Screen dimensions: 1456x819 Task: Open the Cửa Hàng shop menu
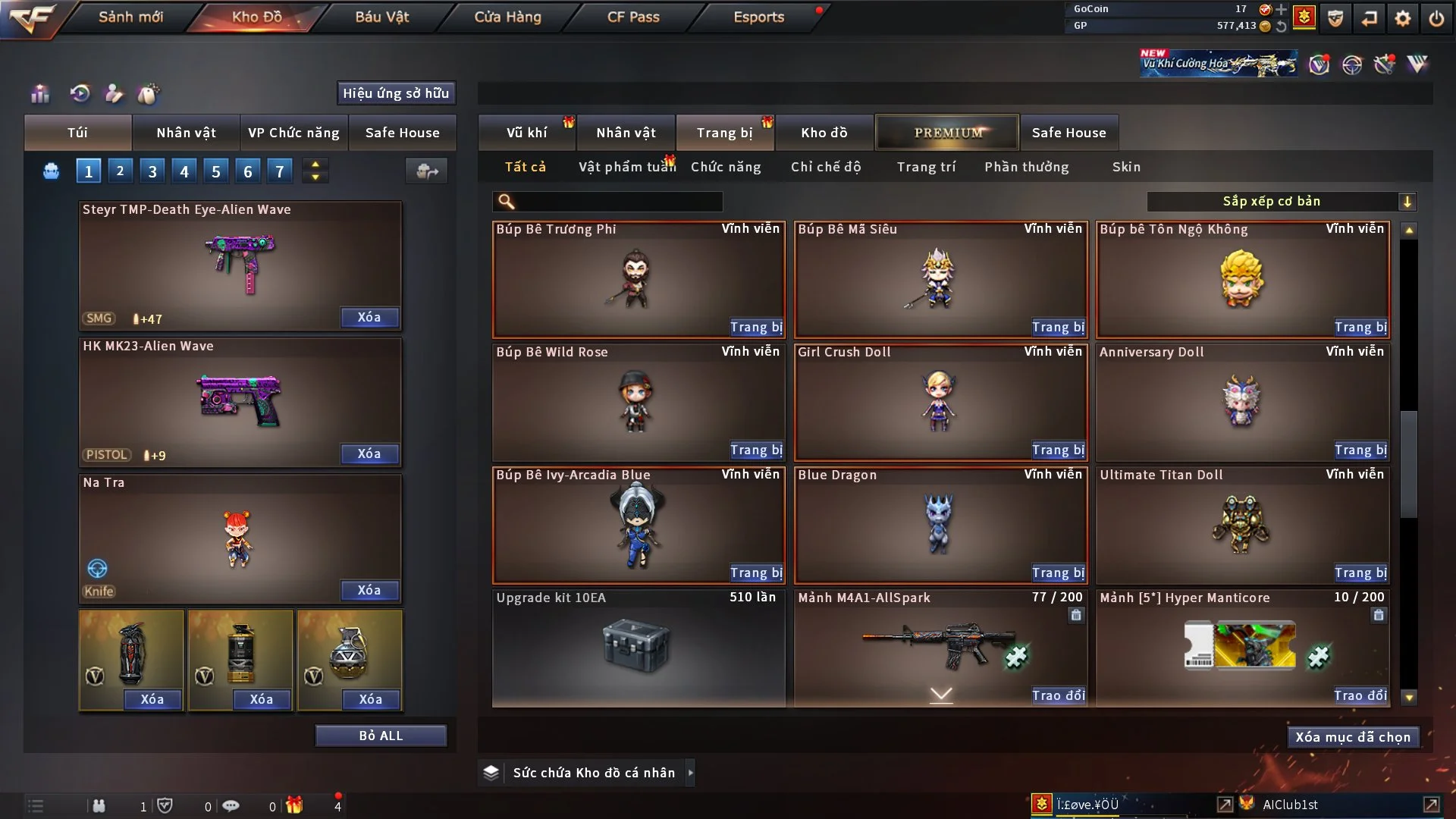(x=507, y=17)
